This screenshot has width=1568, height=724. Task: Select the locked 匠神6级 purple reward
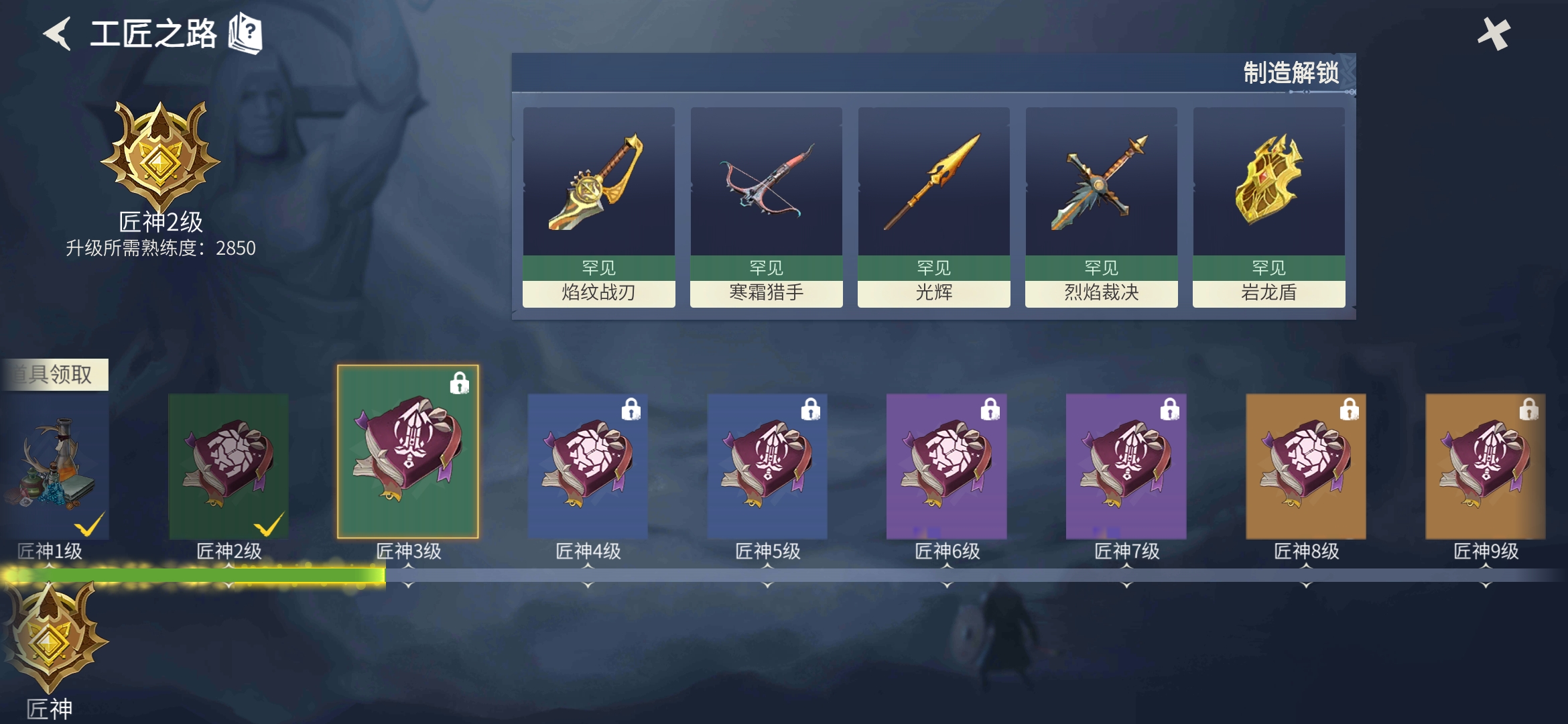coord(947,466)
